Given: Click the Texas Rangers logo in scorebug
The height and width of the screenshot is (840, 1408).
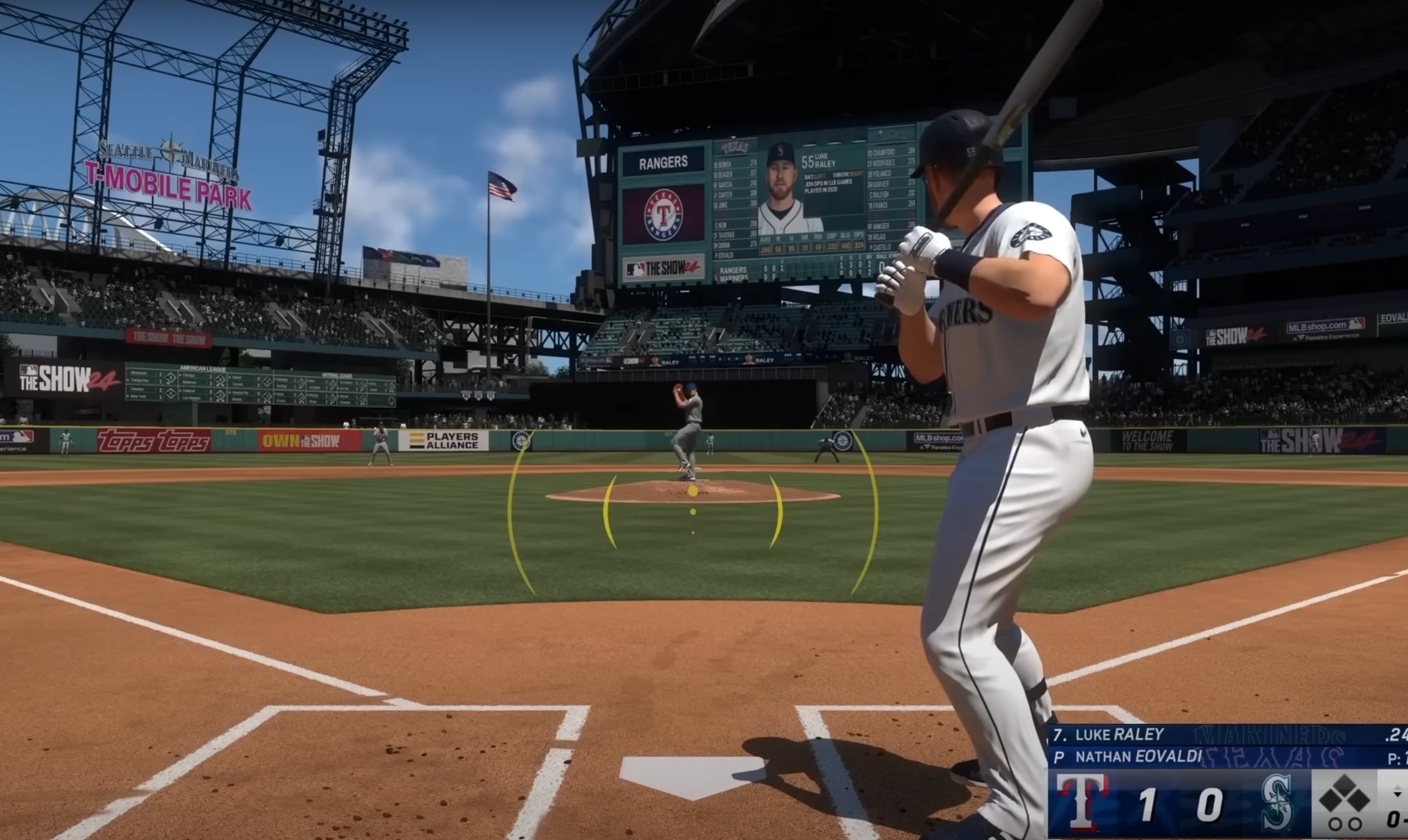Looking at the screenshot, I should coord(1082,803).
